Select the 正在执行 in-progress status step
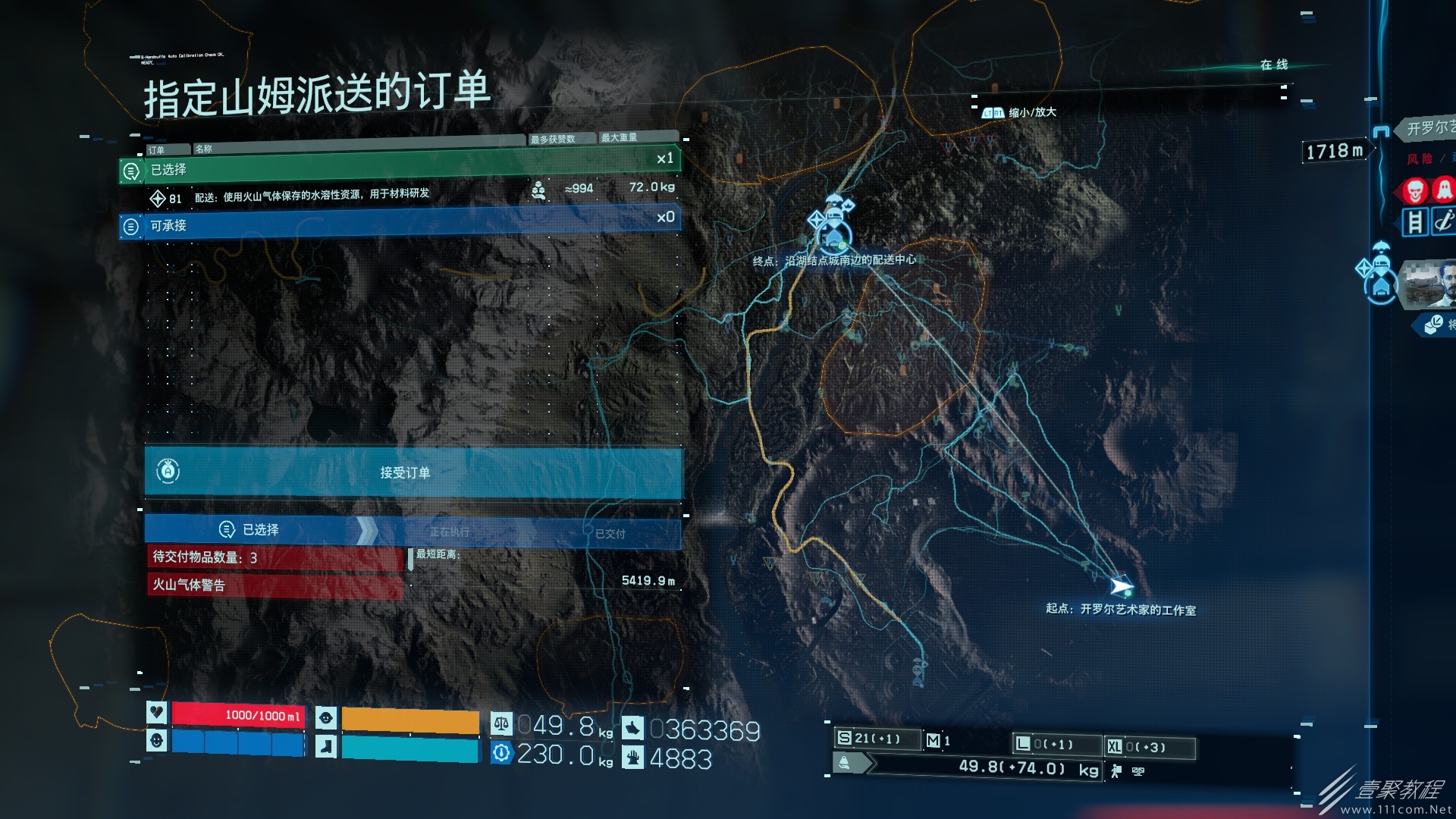 [450, 532]
